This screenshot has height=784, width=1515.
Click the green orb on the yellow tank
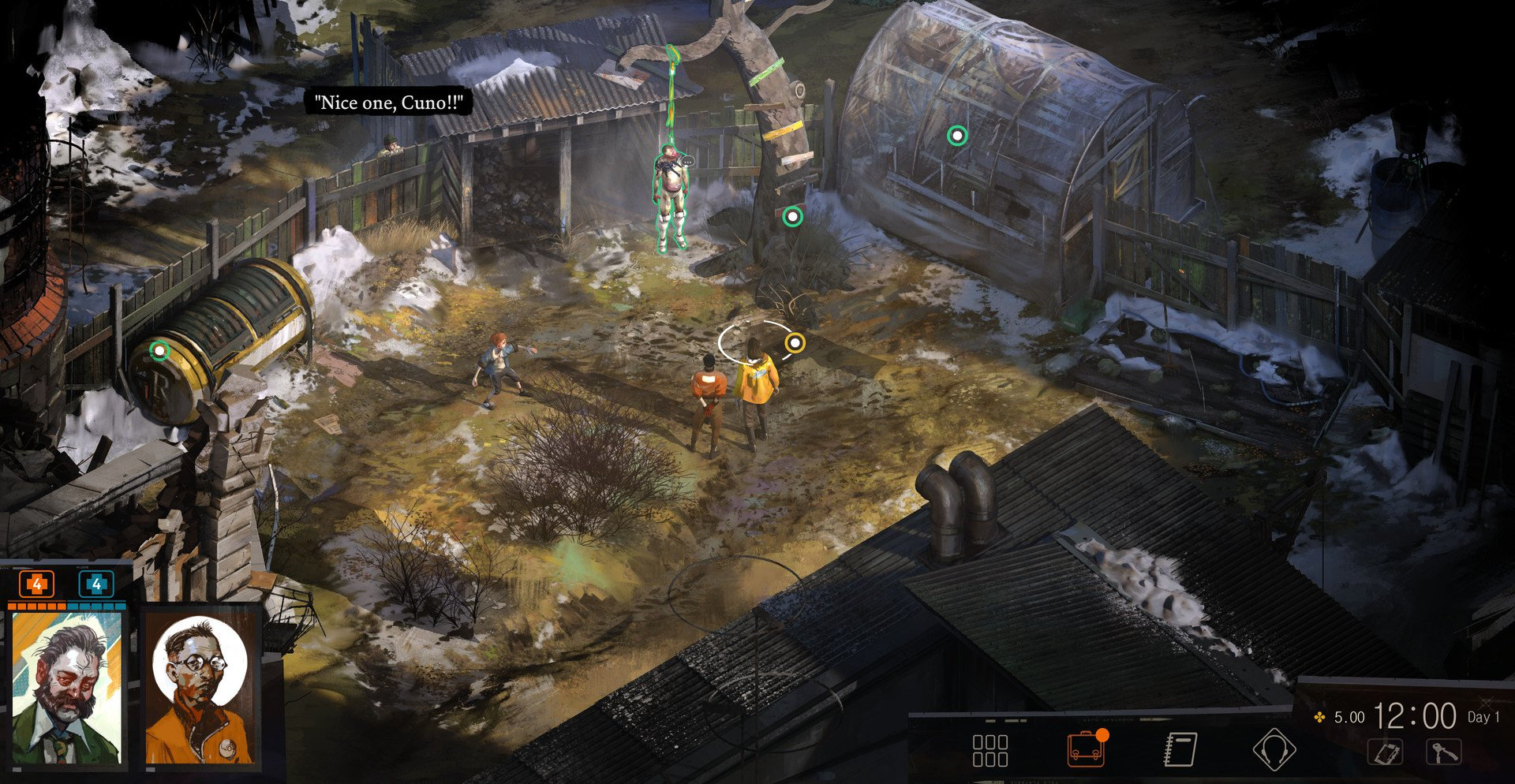[159, 349]
